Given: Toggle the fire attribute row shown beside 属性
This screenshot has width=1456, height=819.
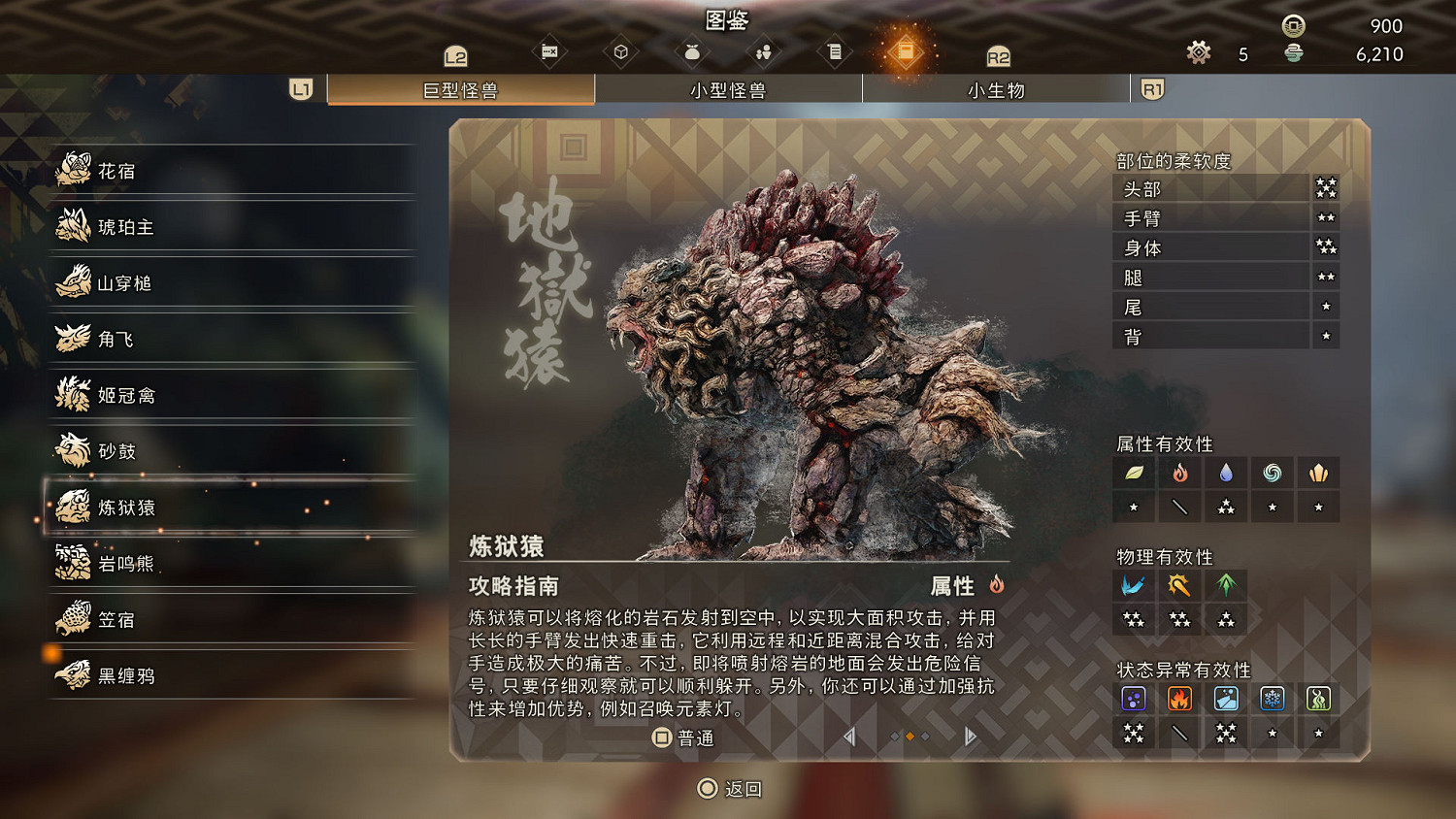Looking at the screenshot, I should [x=998, y=585].
